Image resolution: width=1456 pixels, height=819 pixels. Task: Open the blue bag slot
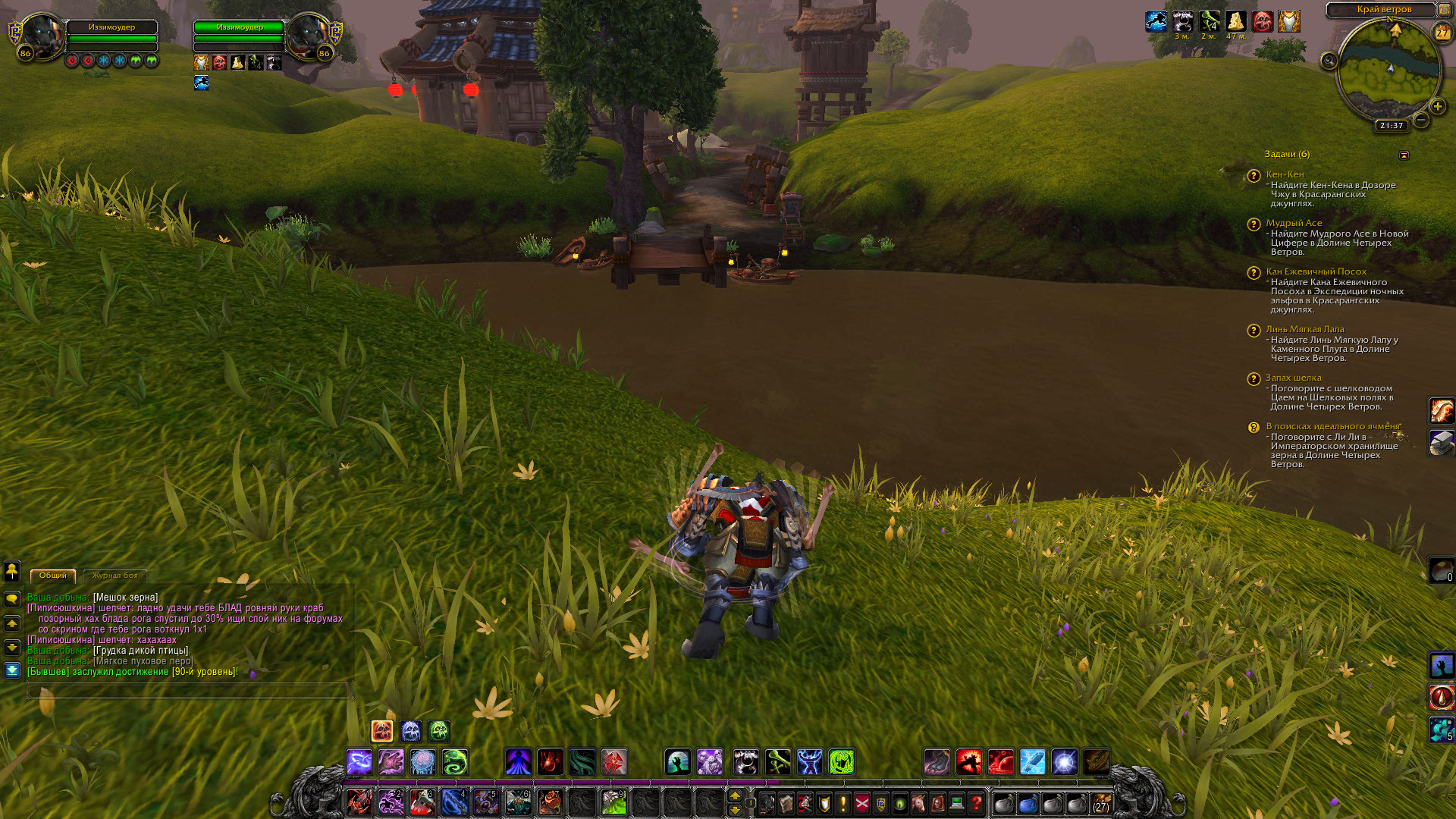click(x=1028, y=802)
